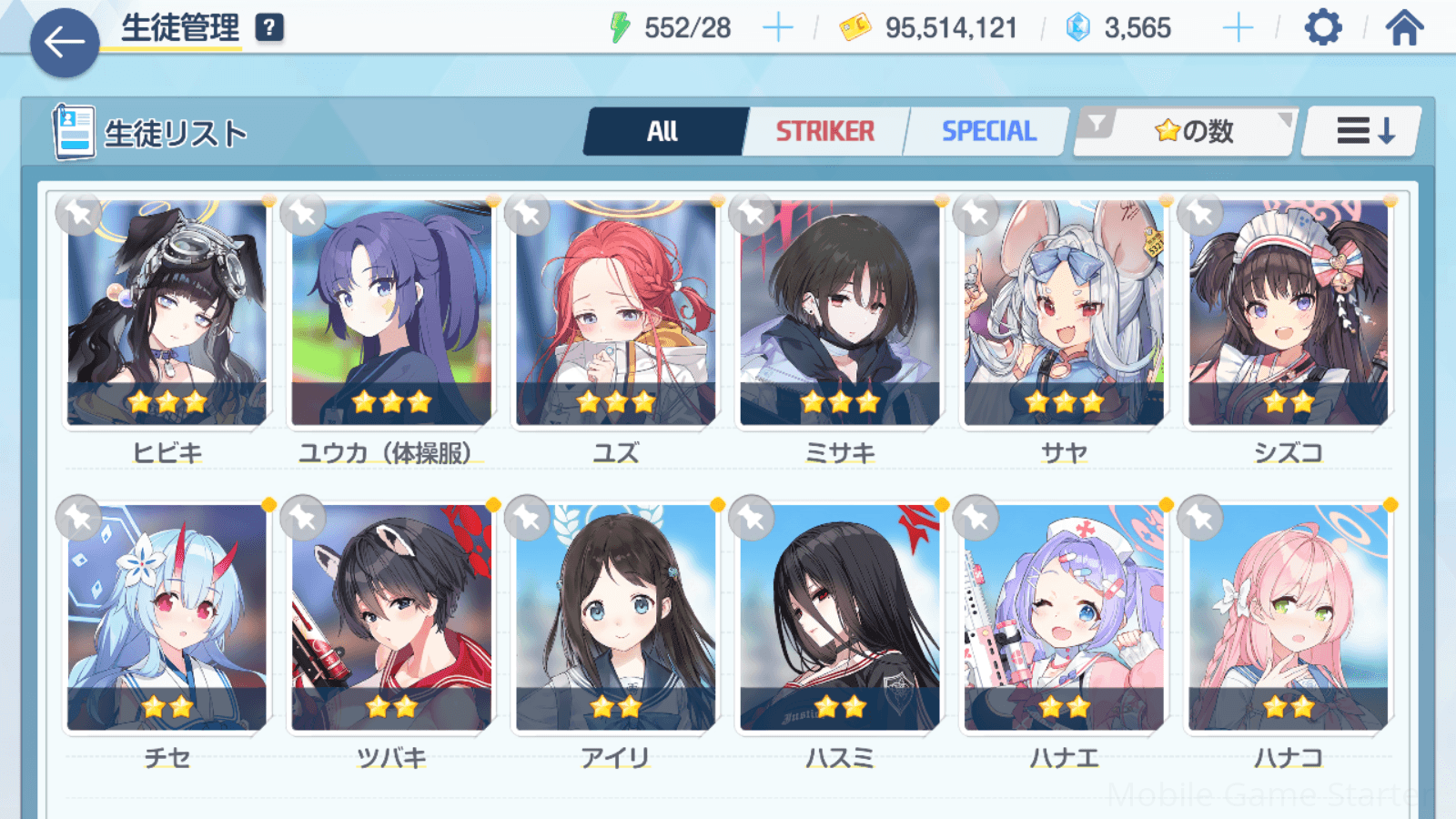Go back using the arrow button
1456x819 pixels.
click(64, 42)
